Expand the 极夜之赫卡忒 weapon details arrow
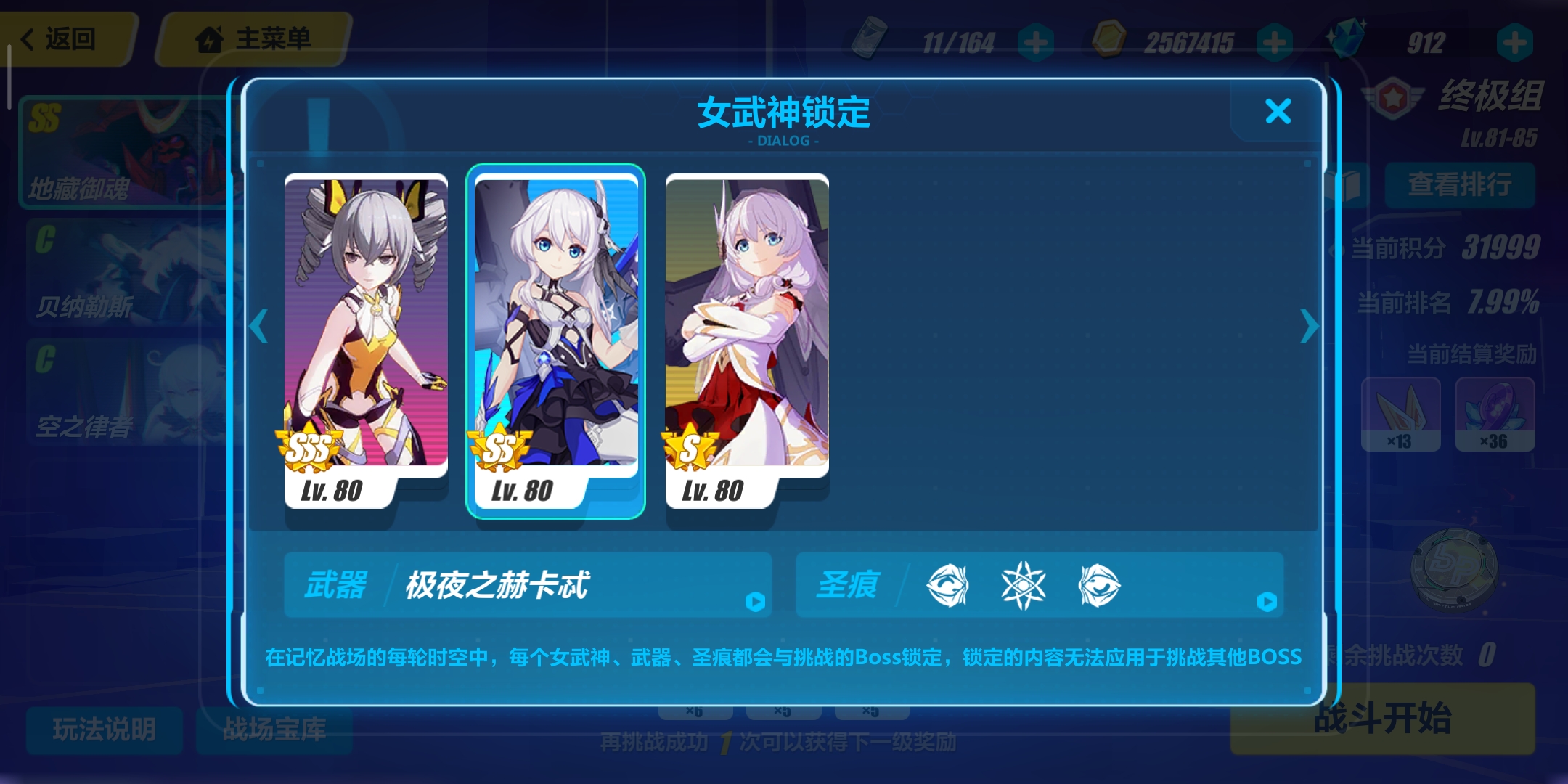 point(756,600)
